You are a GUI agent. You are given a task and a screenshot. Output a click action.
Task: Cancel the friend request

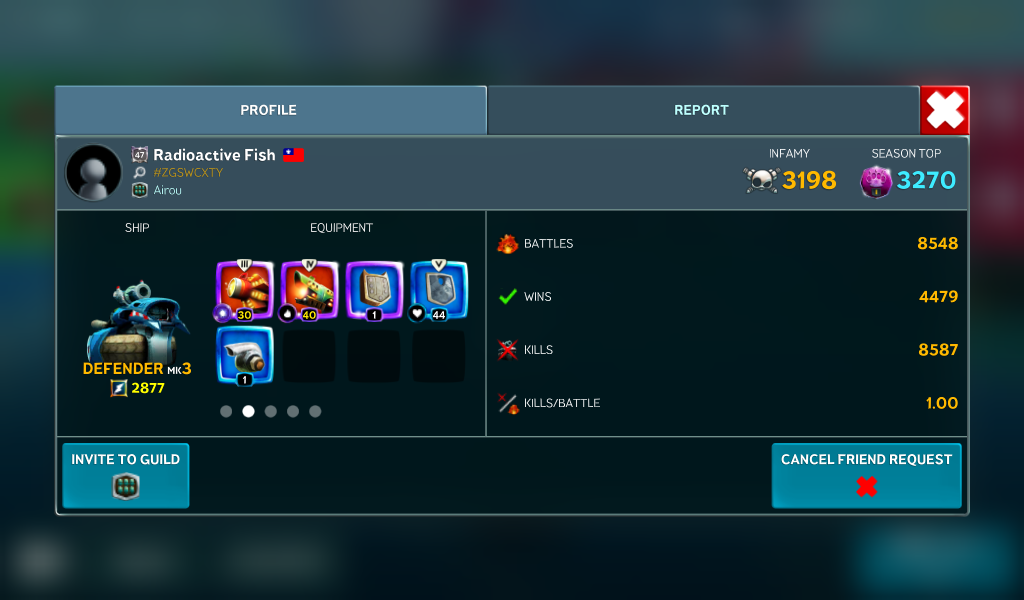(x=866, y=475)
